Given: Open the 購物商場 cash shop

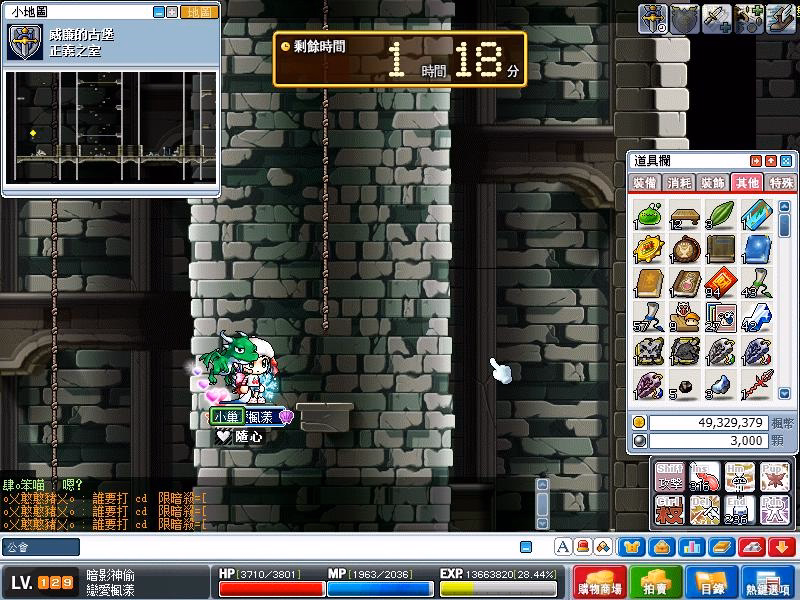Looking at the screenshot, I should pyautogui.click(x=607, y=581).
